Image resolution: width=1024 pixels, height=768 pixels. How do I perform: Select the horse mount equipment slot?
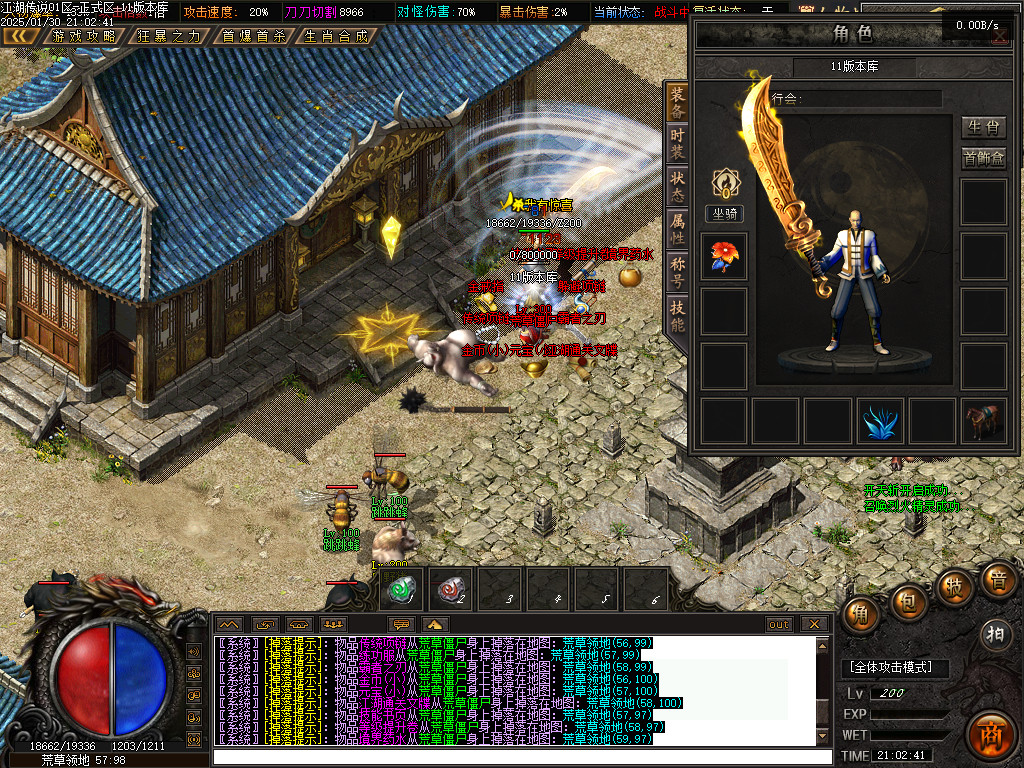pyautogui.click(x=984, y=421)
